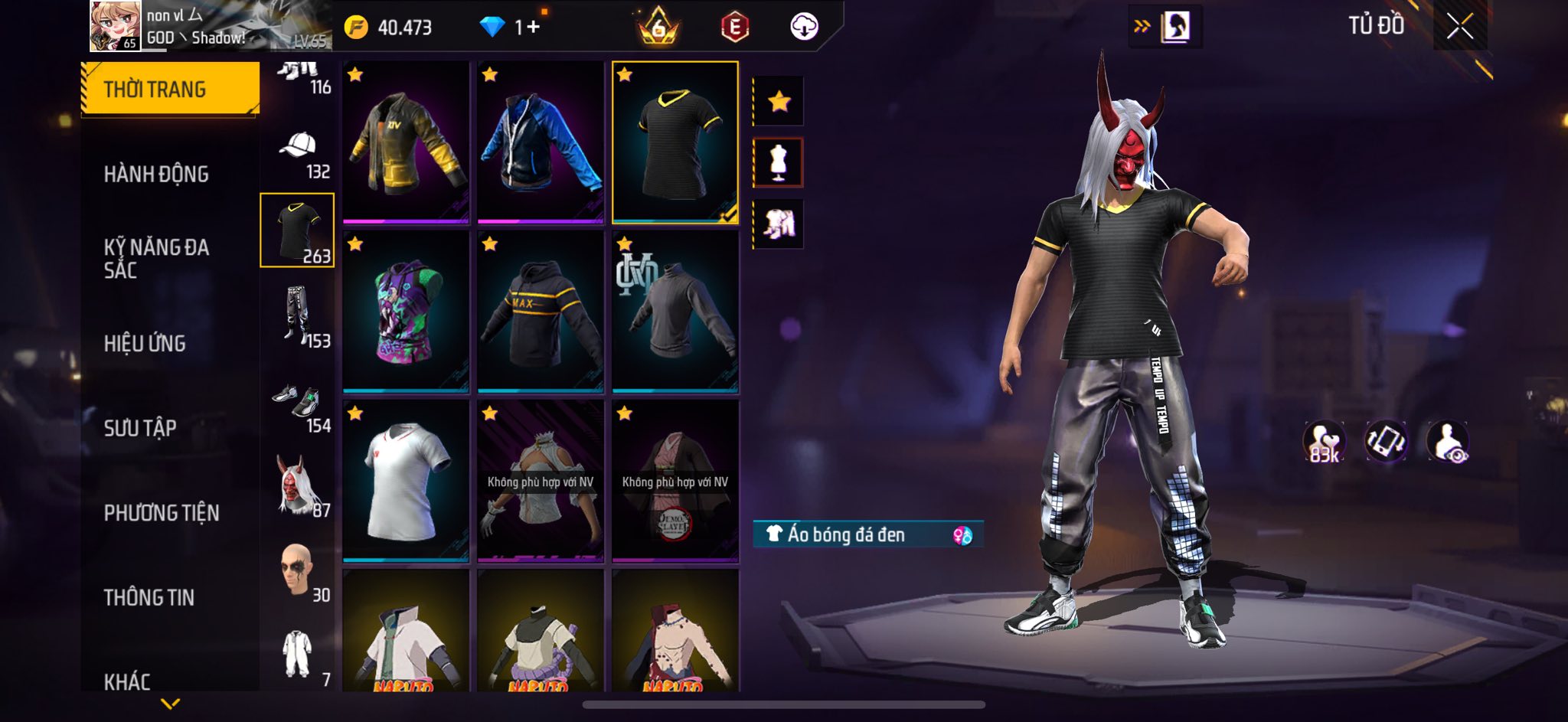This screenshot has height=722, width=1568.
Task: Open the player profile avatar
Action: [x=115, y=26]
